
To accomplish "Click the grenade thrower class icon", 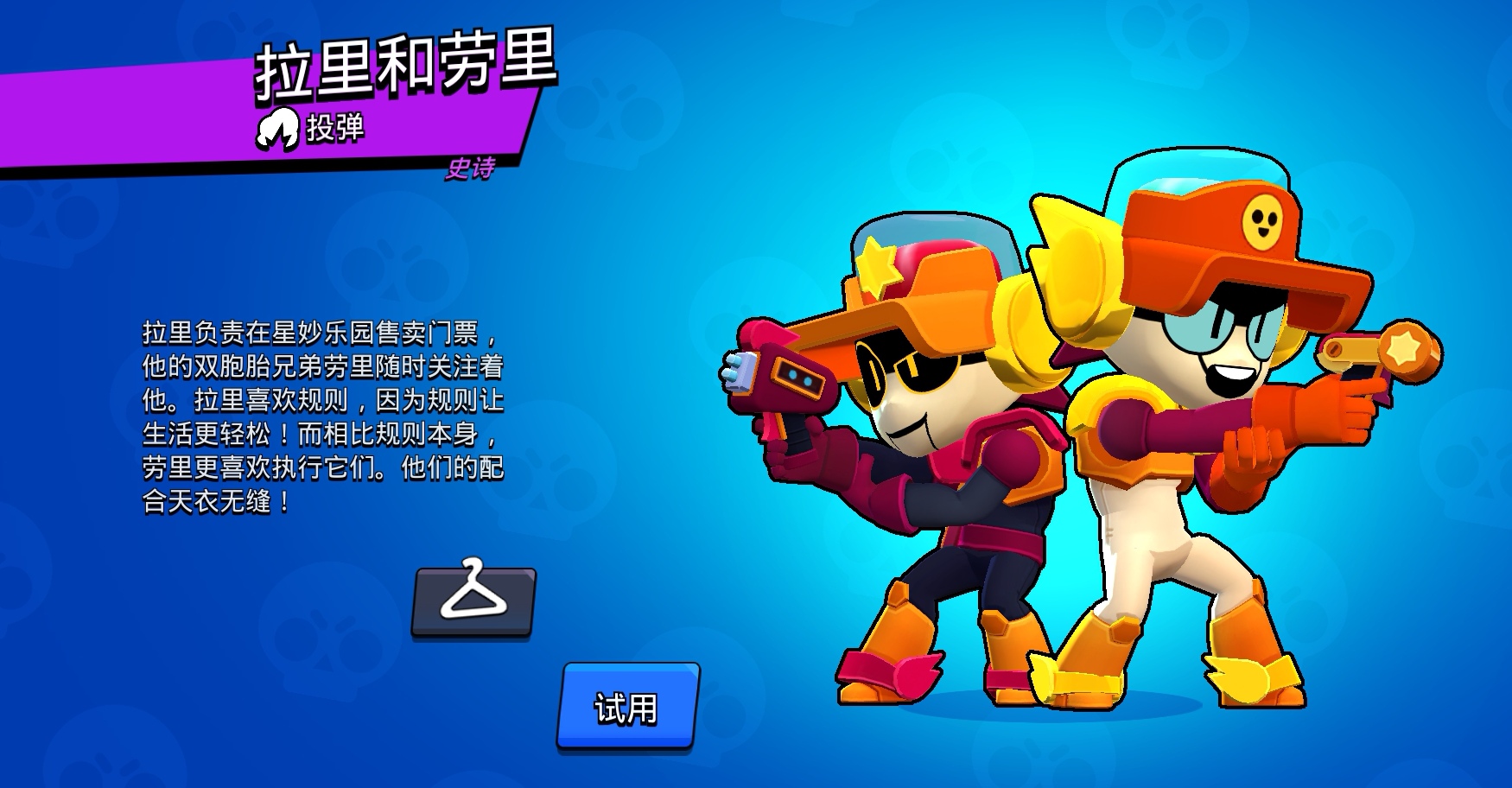I will coord(278,130).
